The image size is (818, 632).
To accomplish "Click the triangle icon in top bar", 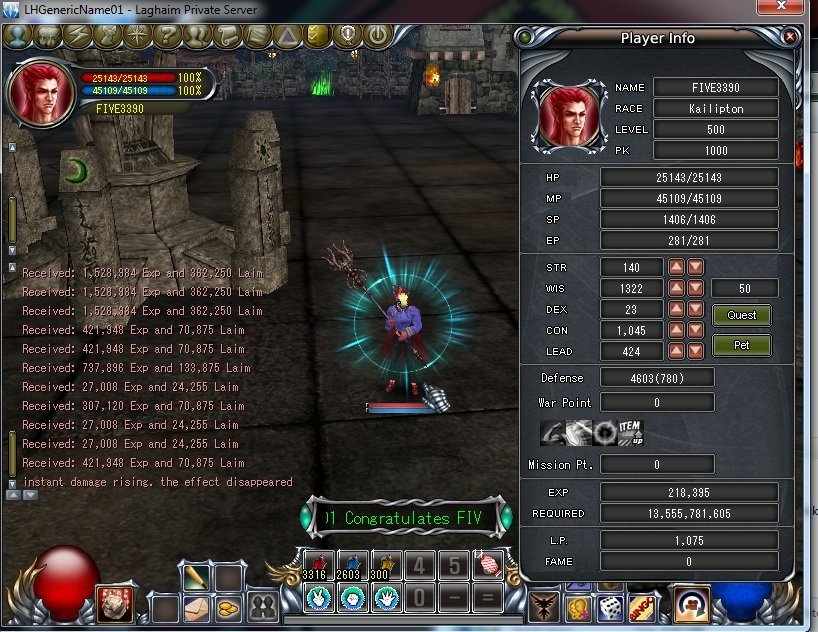I will (x=288, y=36).
